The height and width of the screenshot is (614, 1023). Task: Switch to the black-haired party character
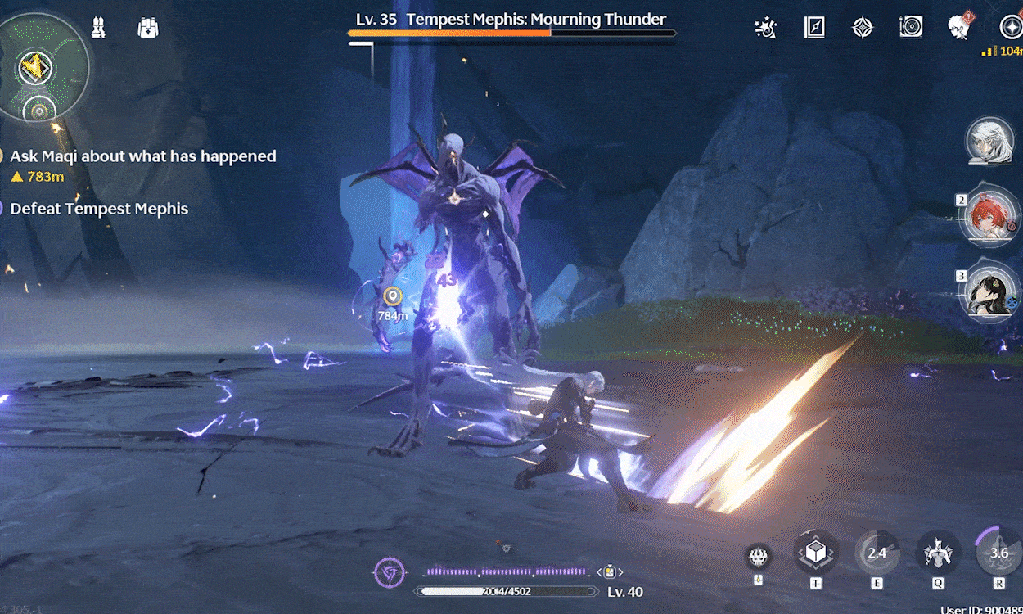coord(988,292)
